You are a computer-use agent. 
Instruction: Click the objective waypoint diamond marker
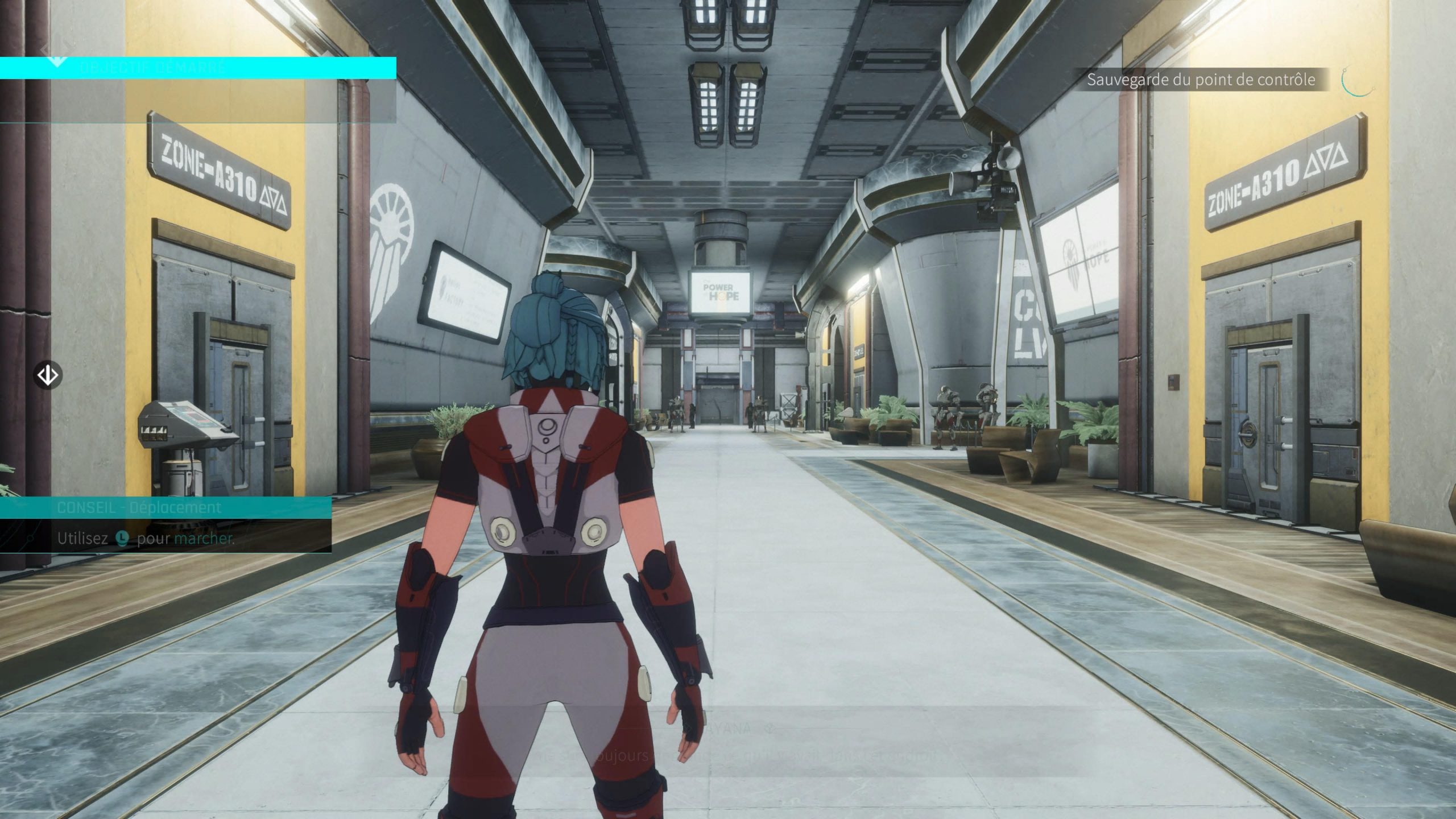pyautogui.click(x=48, y=375)
